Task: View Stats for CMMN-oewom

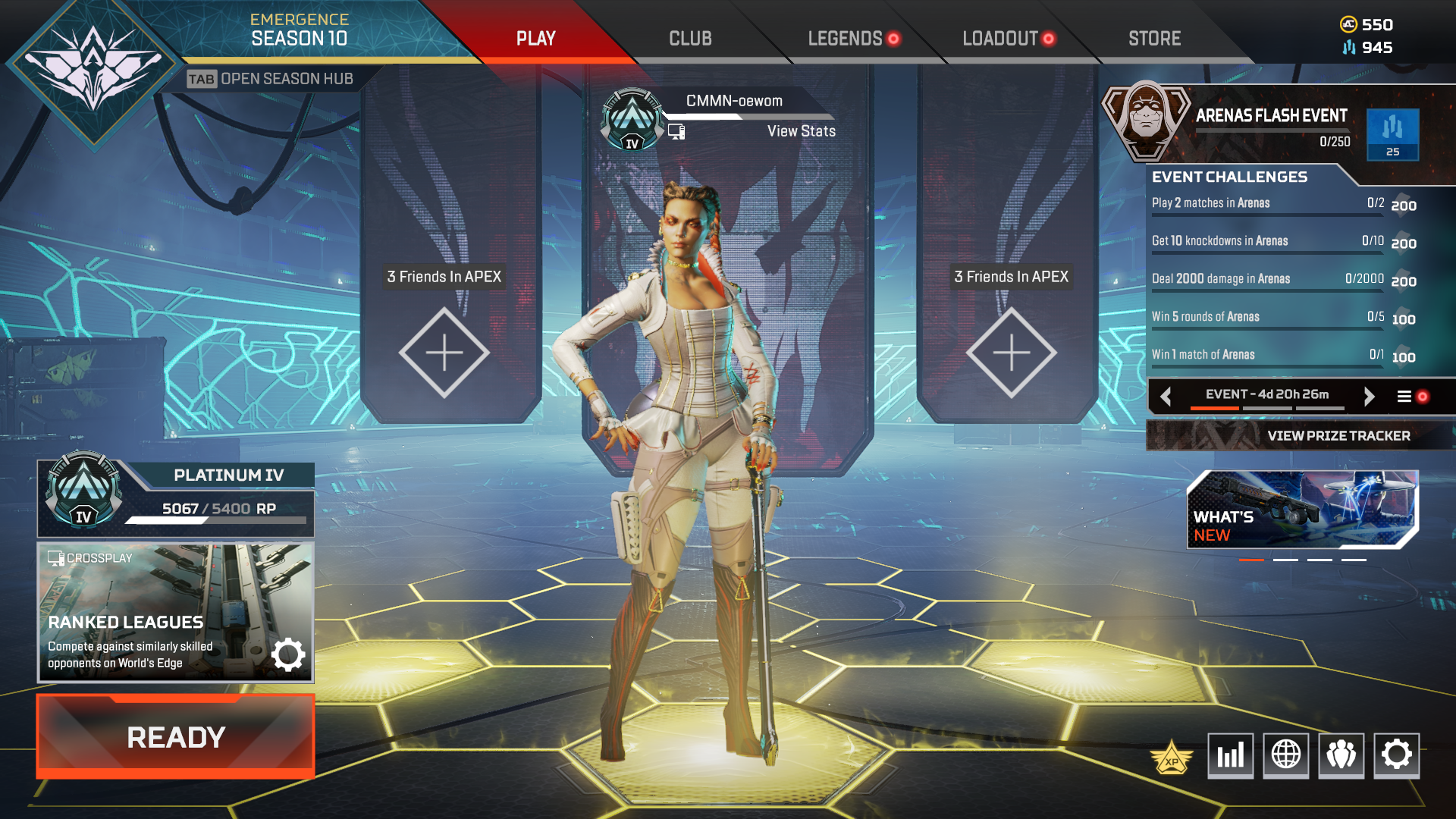Action: click(801, 131)
